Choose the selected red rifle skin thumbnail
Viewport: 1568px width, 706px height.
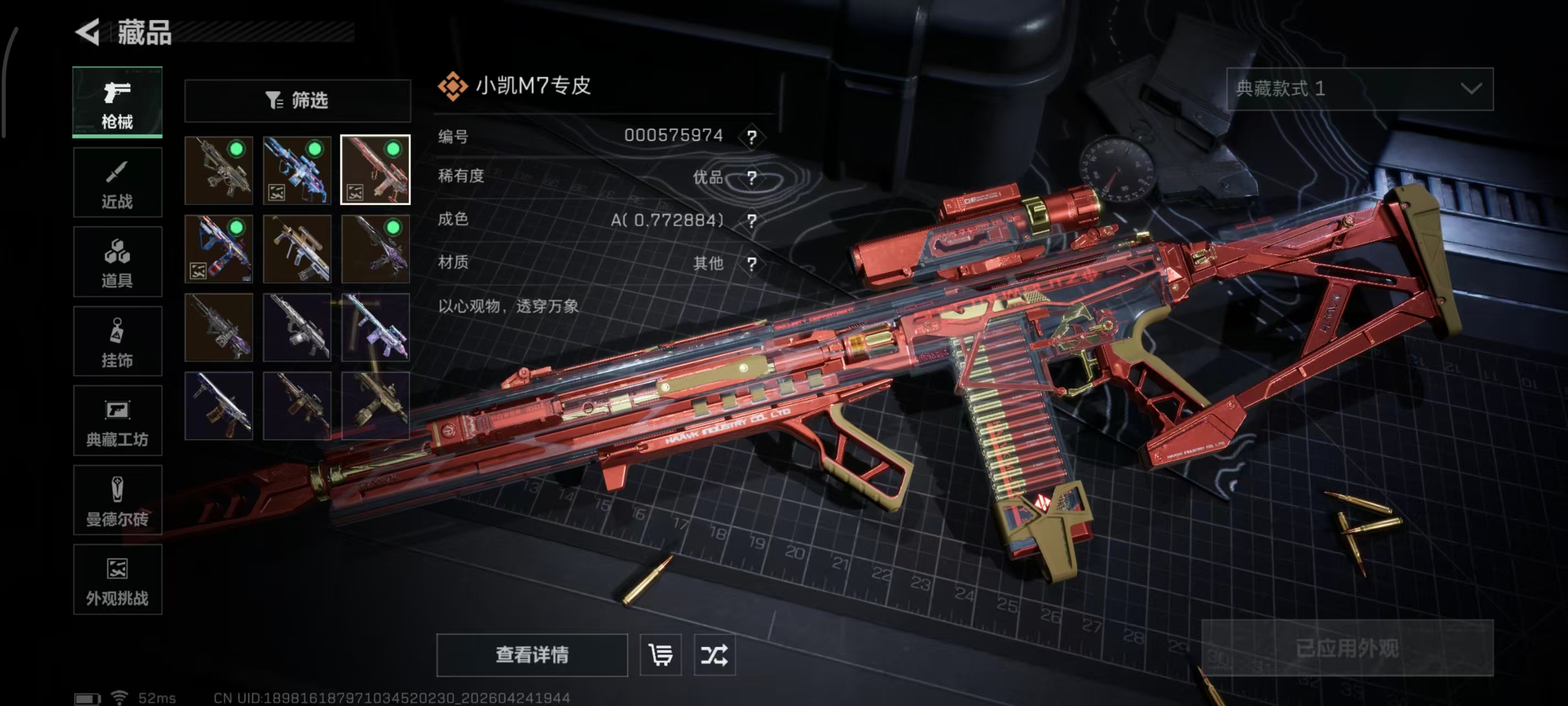point(375,170)
